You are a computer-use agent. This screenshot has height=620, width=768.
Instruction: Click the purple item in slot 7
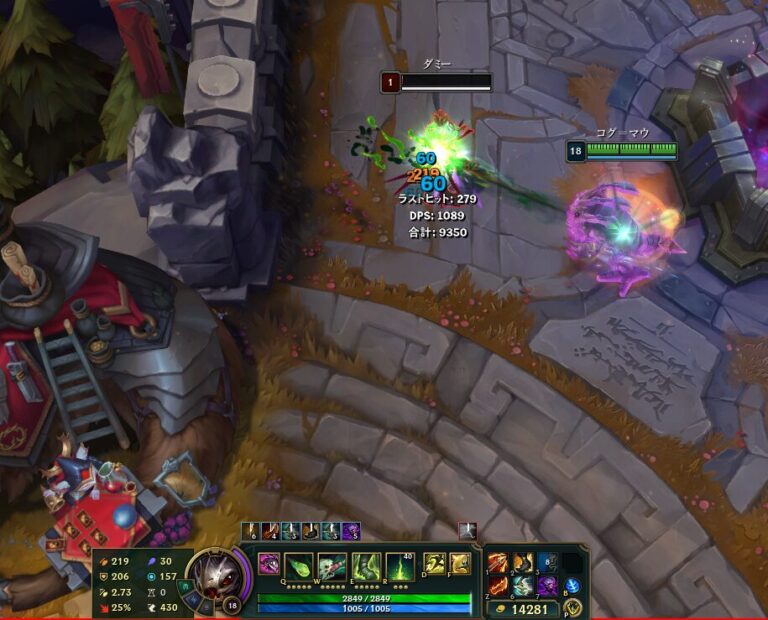point(547,586)
